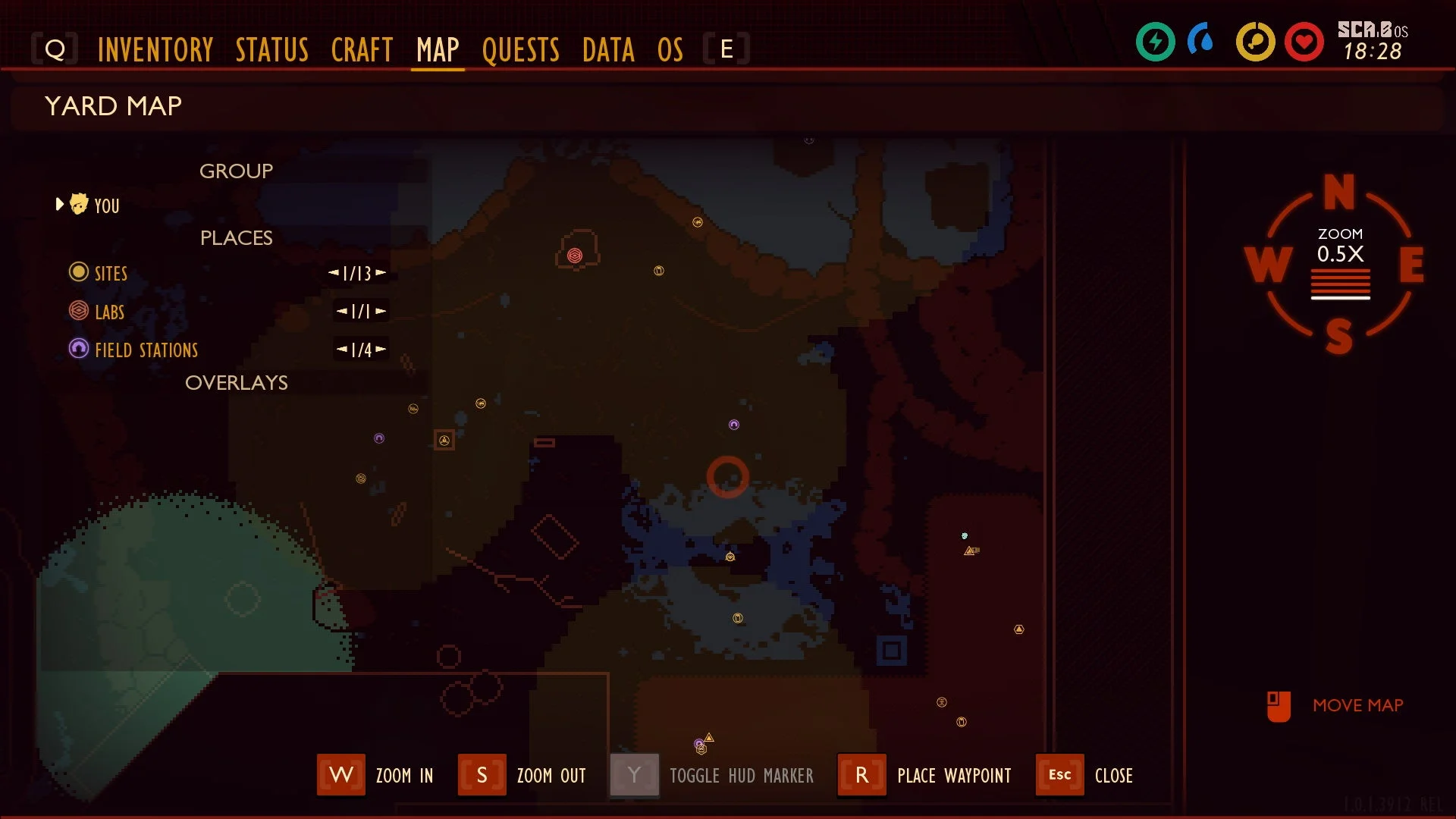Image resolution: width=1456 pixels, height=819 pixels.
Task: Open the Quests tab
Action: pos(520,50)
